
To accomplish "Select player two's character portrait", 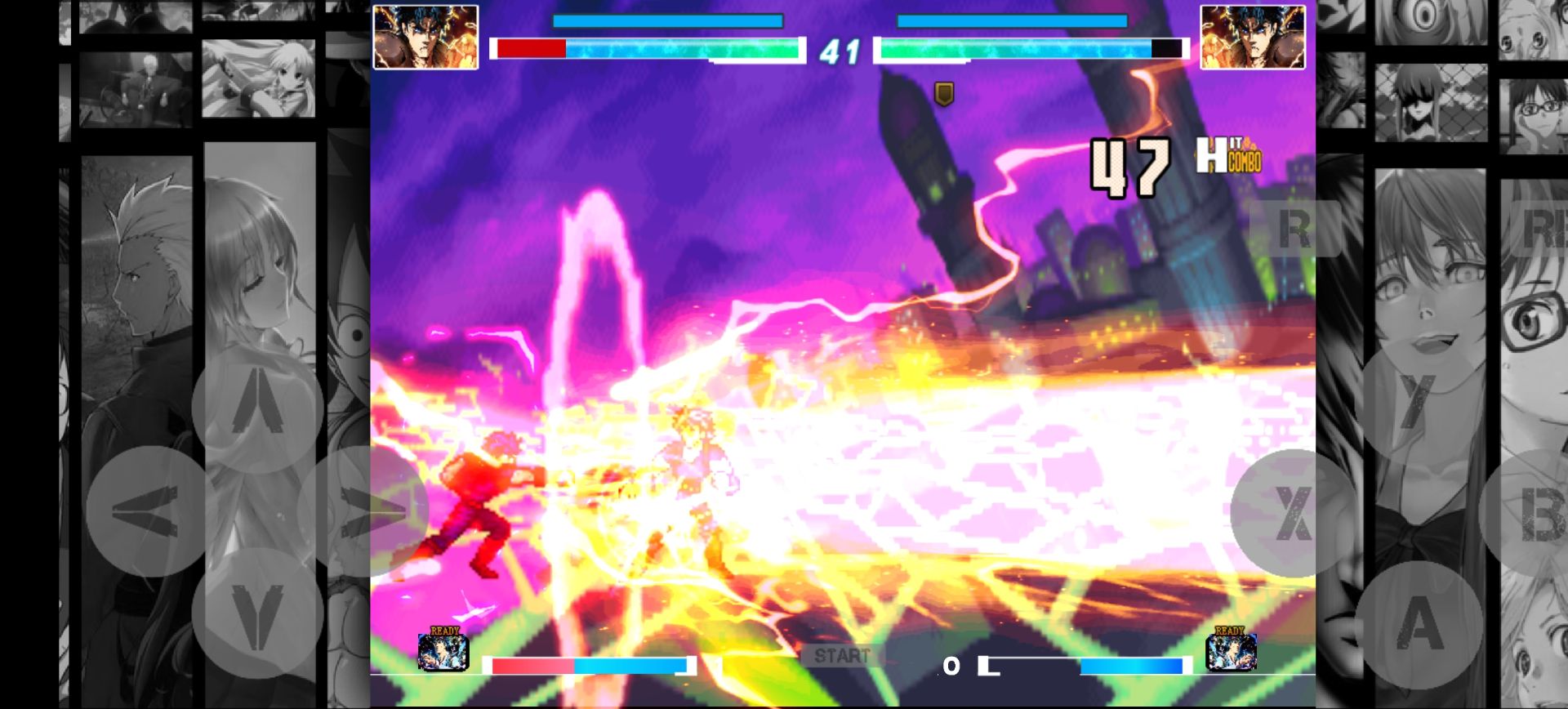I will (1253, 36).
